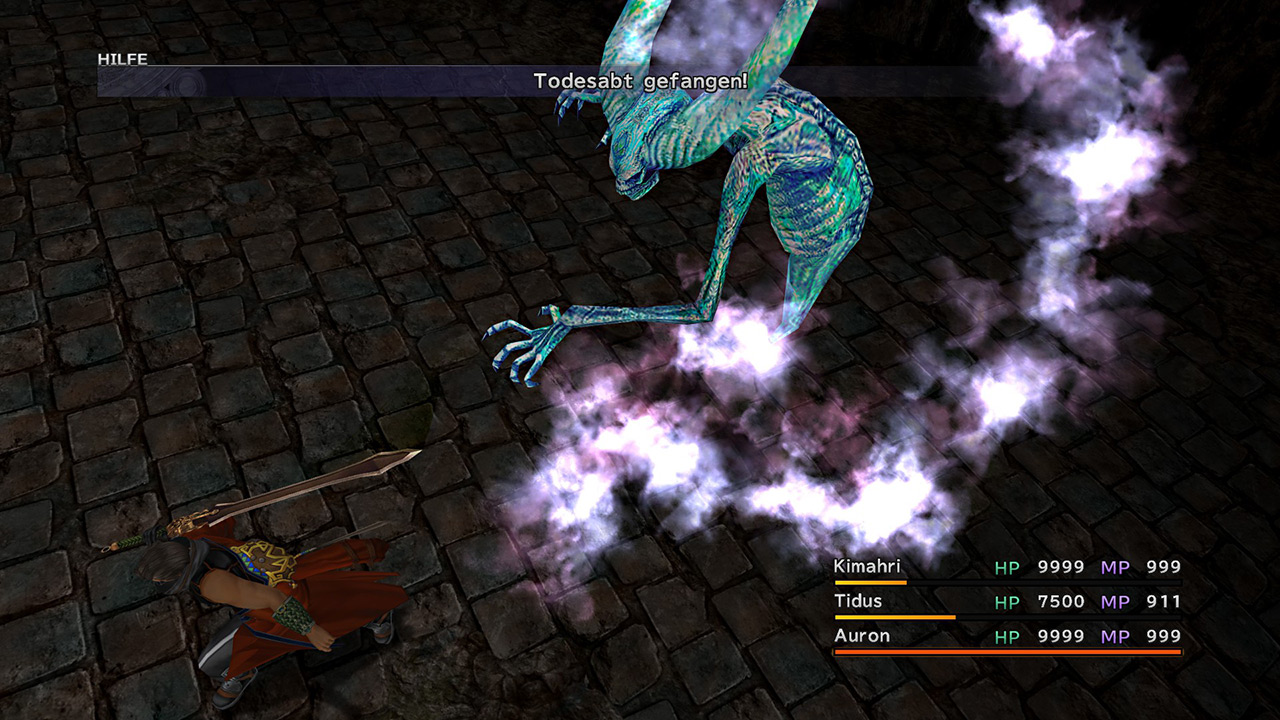Select Auron in the party list
The height and width of the screenshot is (720, 1280).
pos(861,635)
